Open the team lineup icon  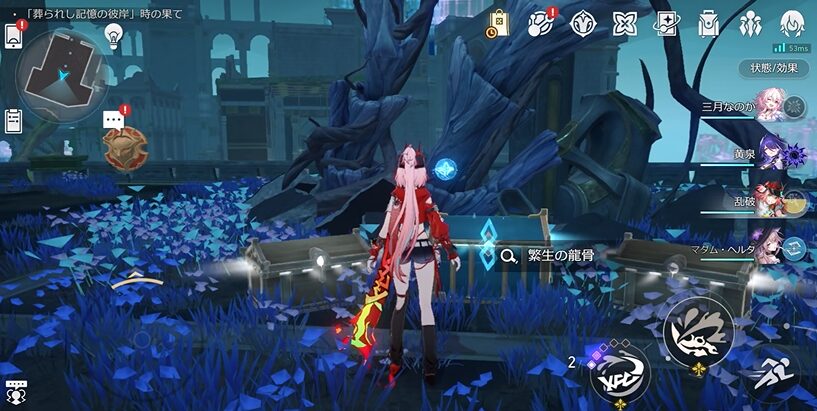click(x=750, y=23)
